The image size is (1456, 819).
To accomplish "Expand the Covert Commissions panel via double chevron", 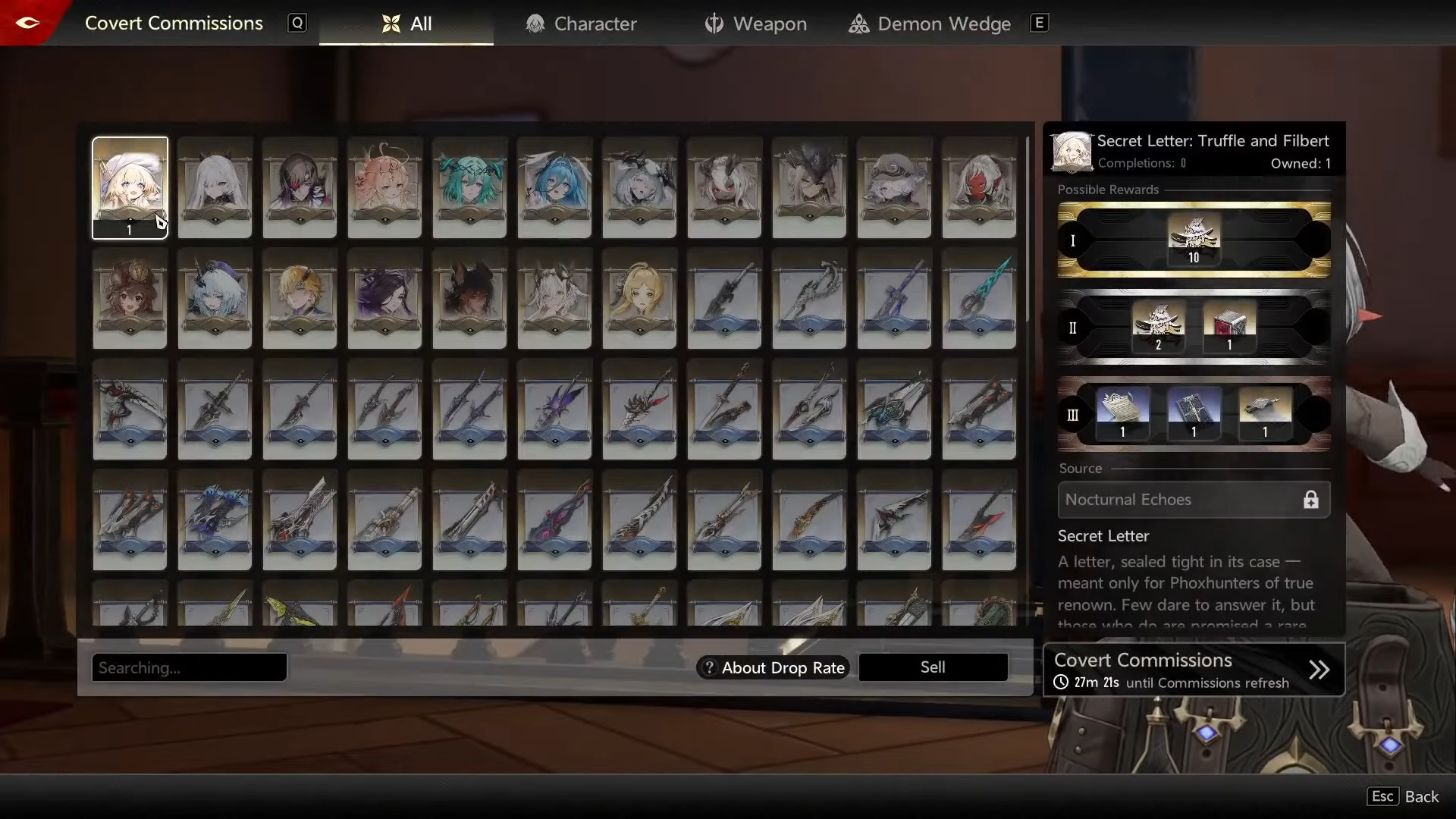I will tap(1319, 669).
